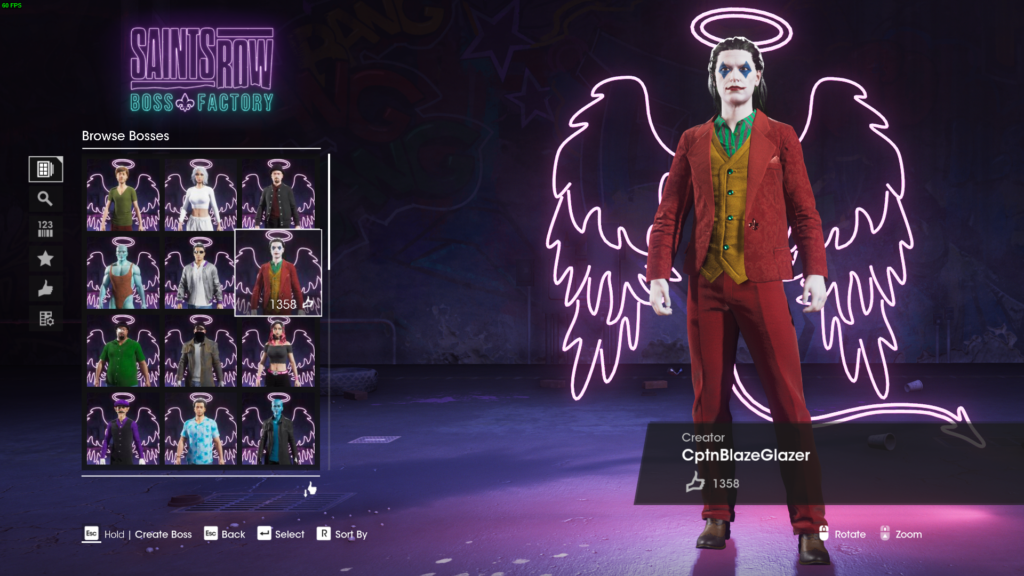Switch to the 123 share code tab
Viewport: 1024px width, 576px height.
[45, 229]
